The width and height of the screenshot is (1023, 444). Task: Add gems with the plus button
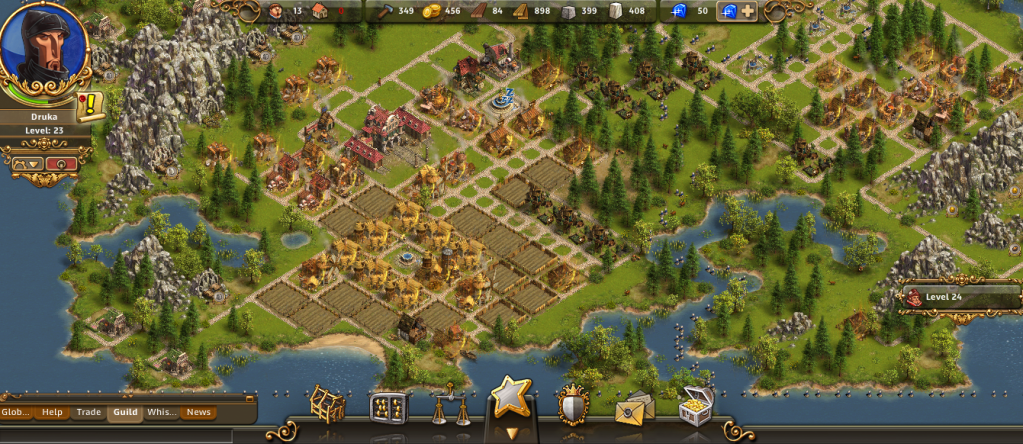748,12
